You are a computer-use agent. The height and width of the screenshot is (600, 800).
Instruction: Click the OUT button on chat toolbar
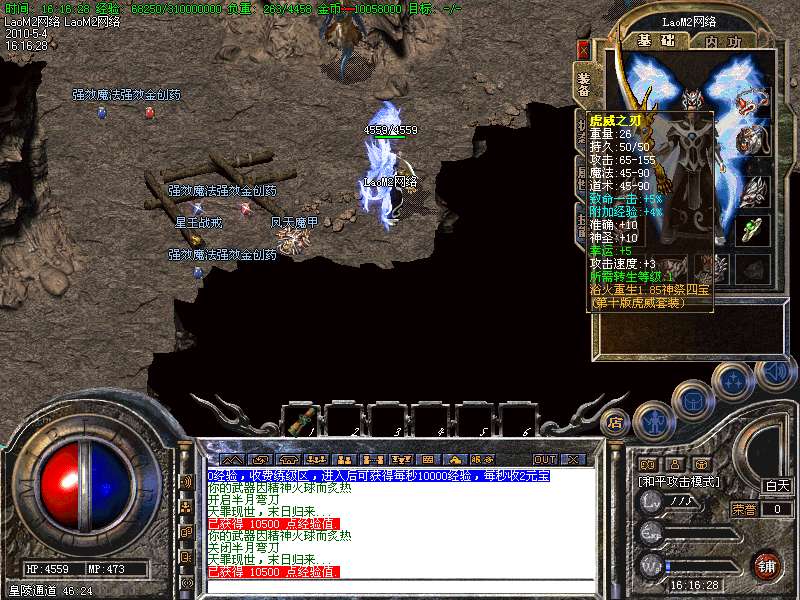click(545, 459)
